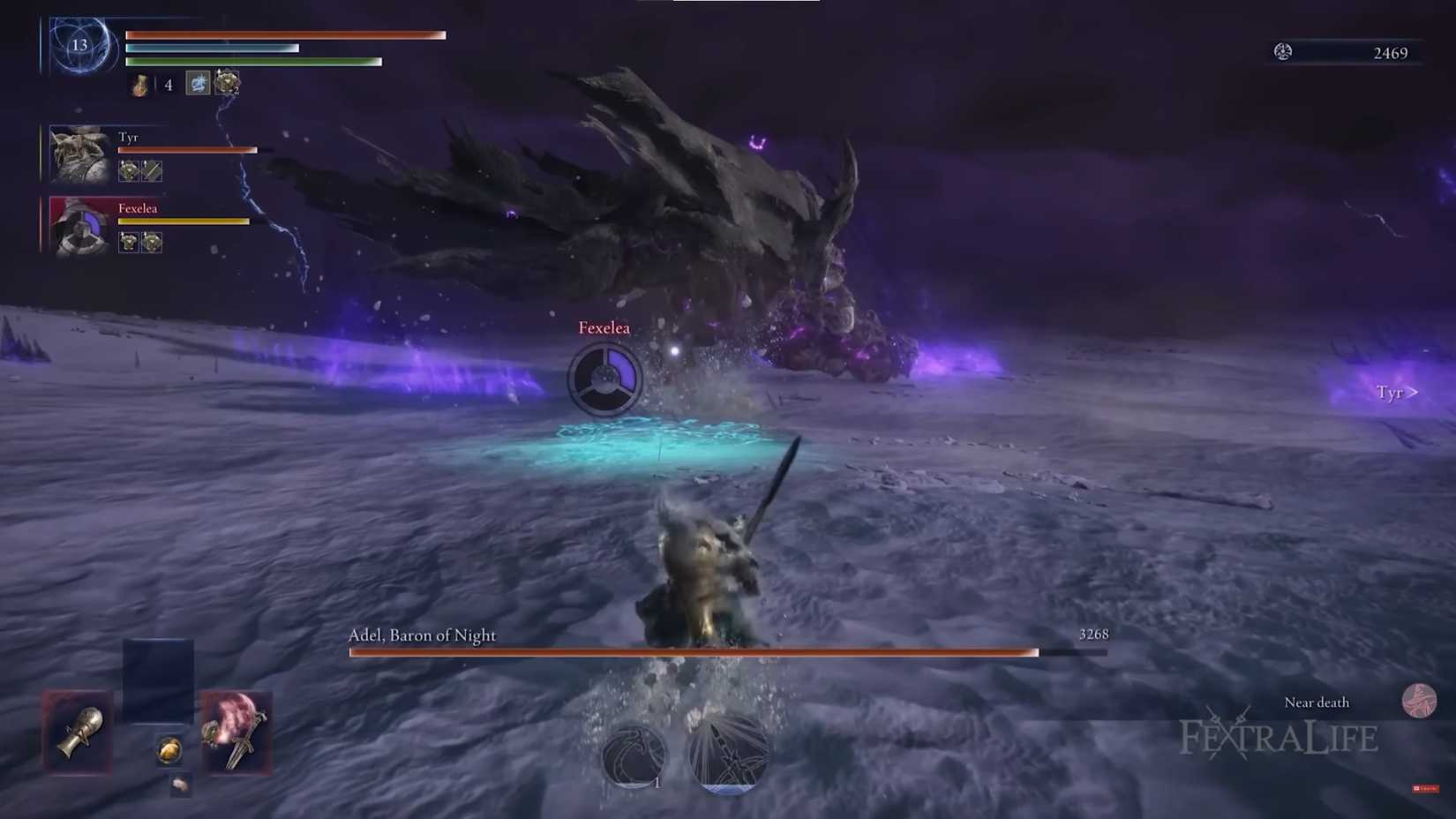Choose Tyr's teammate portrait
This screenshot has height=819, width=1456.
pos(80,154)
